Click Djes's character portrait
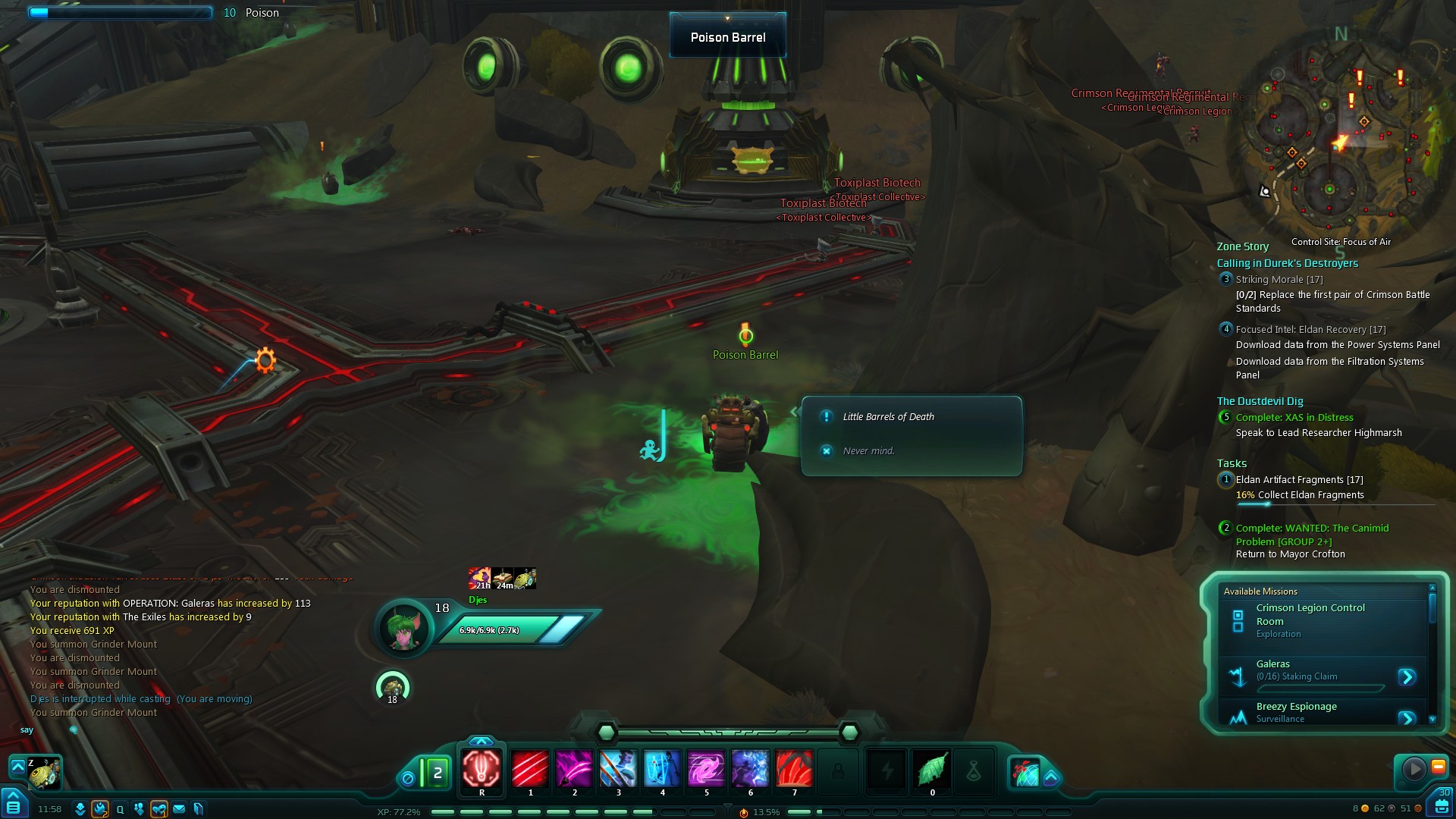 tap(404, 628)
